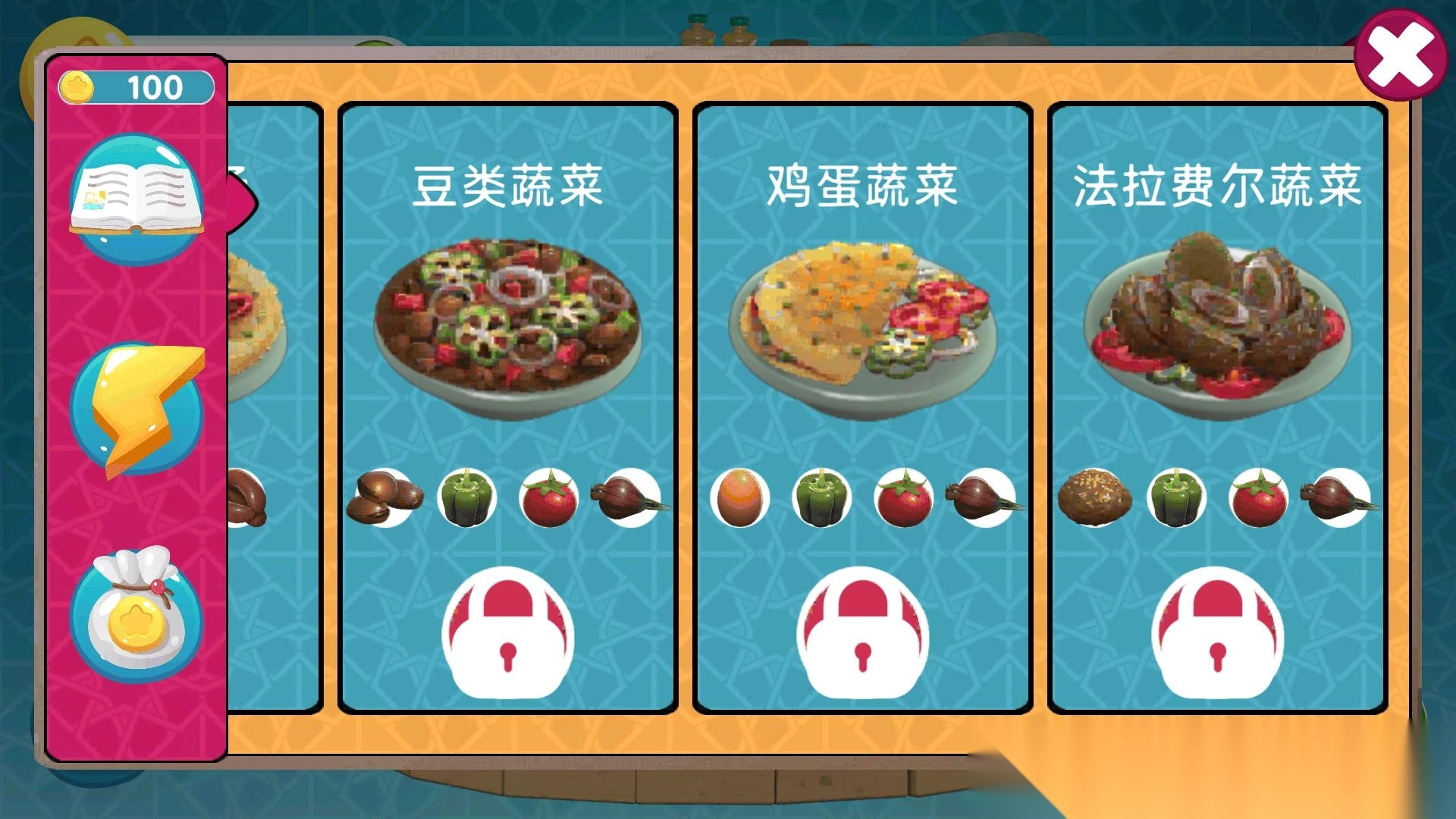This screenshot has height=819, width=1456.
Task: Select the falafel ball ingredient on 法拉费尔蔬菜 card
Action: pyautogui.click(x=1096, y=497)
